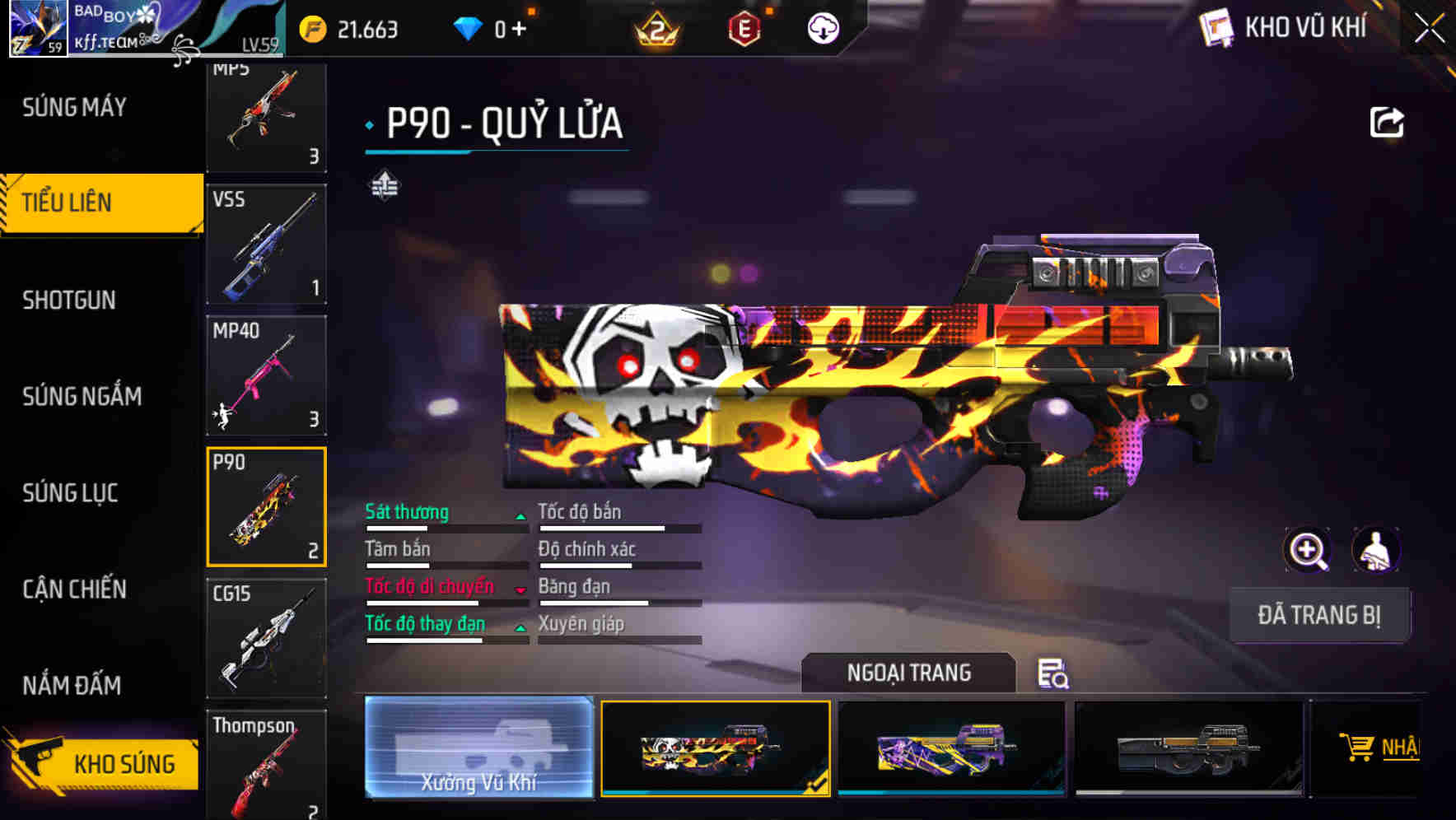This screenshot has width=1456, height=820.
Task: Switch to the SHOTGUN category
Action: (70, 301)
